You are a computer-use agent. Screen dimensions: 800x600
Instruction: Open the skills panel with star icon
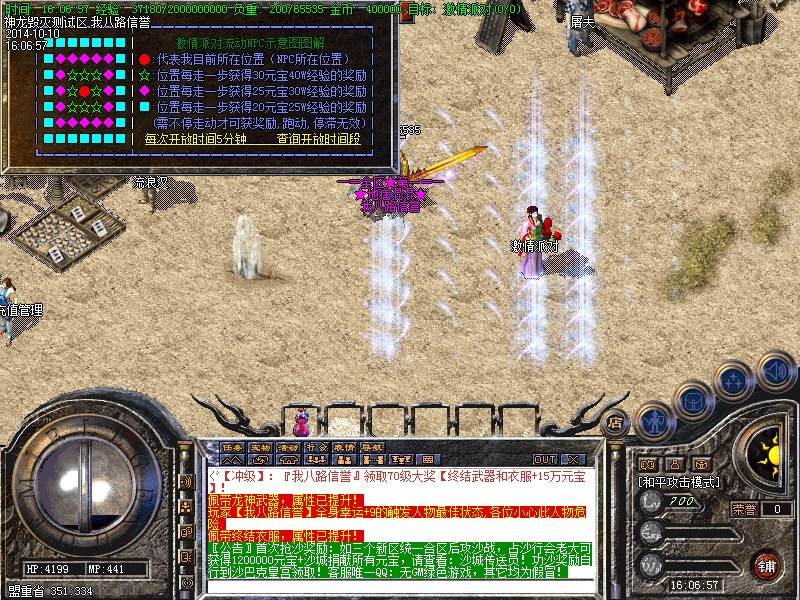click(733, 381)
